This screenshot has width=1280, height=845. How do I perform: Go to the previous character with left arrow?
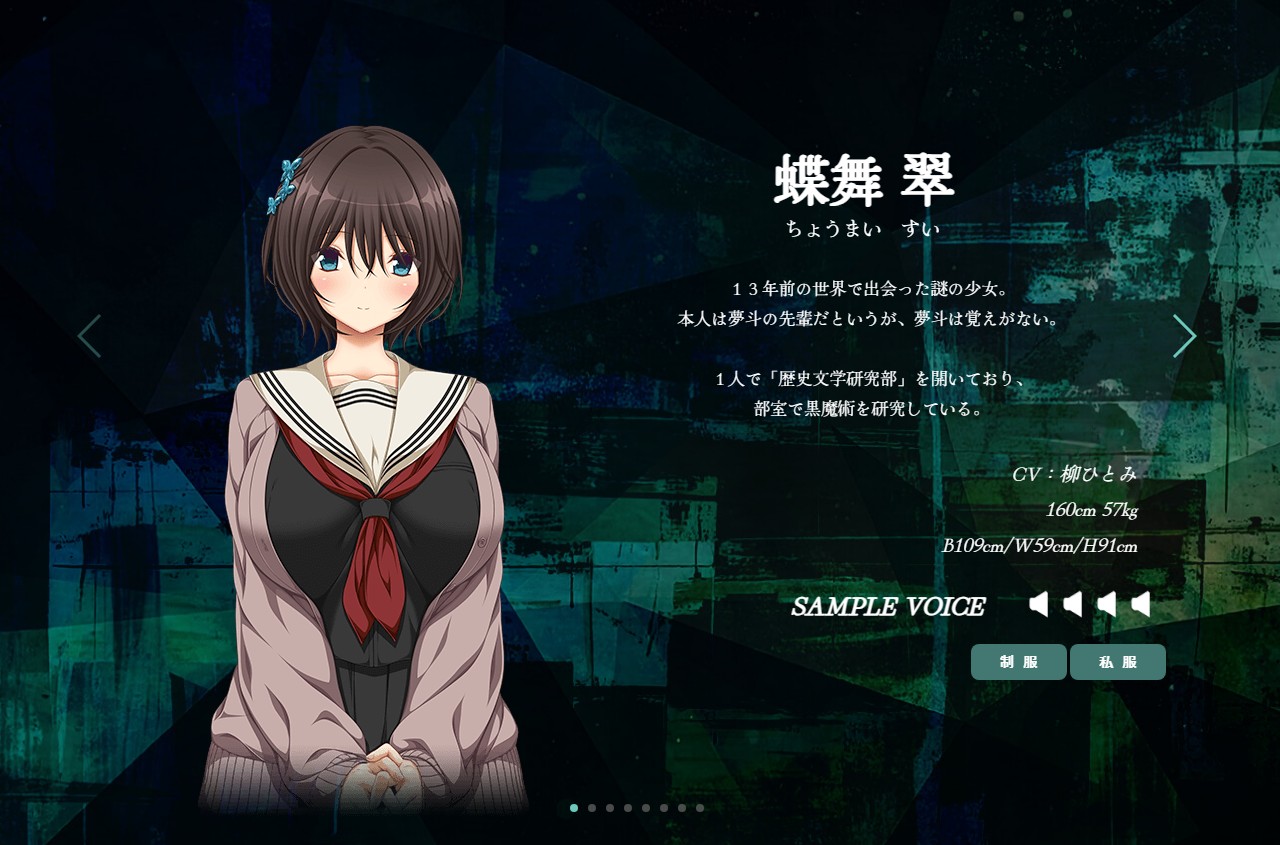[x=89, y=336]
